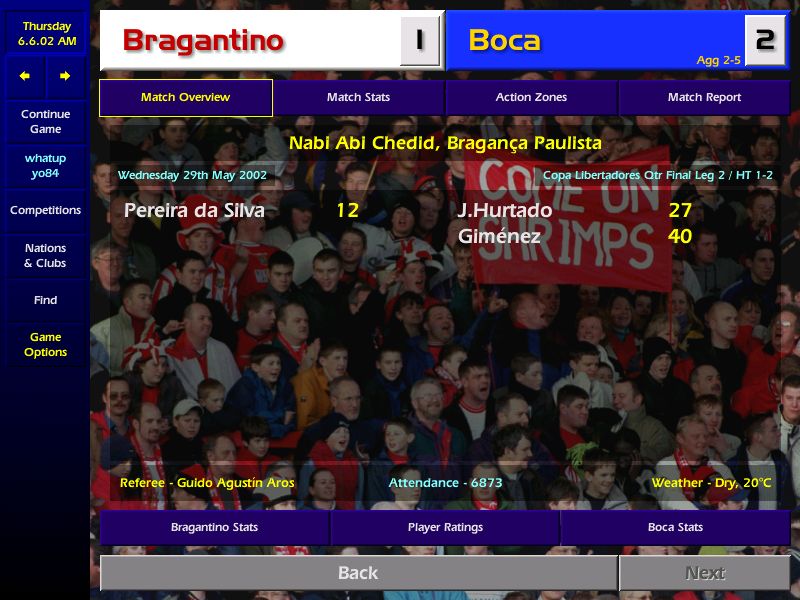Select the Bragantino team name header
The height and width of the screenshot is (600, 800).
pos(203,41)
